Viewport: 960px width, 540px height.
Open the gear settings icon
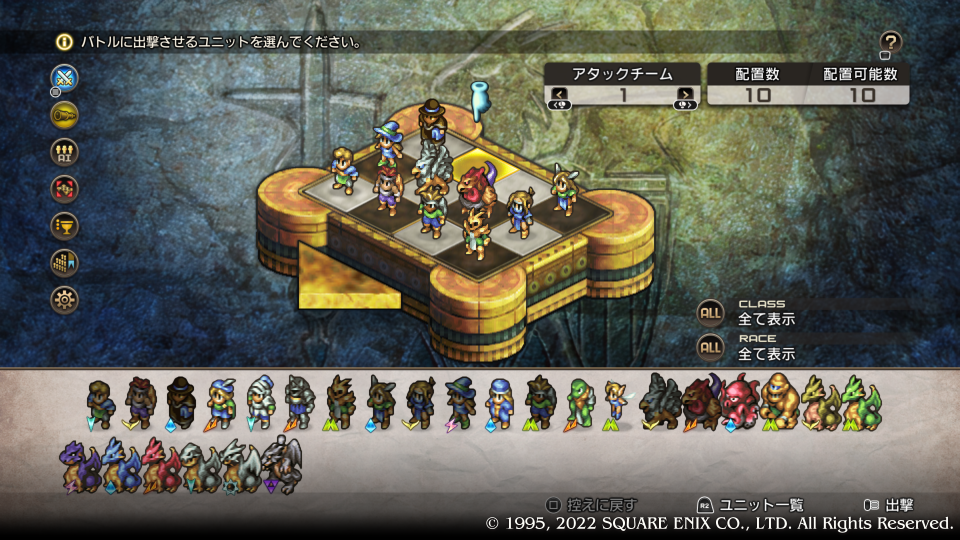coord(65,299)
